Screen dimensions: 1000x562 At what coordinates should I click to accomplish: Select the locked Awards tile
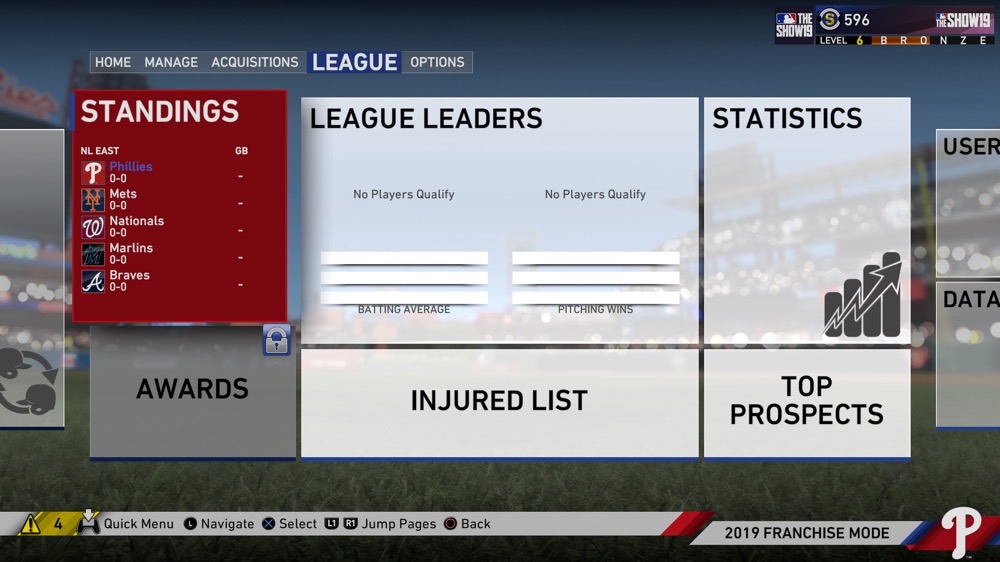click(x=192, y=390)
